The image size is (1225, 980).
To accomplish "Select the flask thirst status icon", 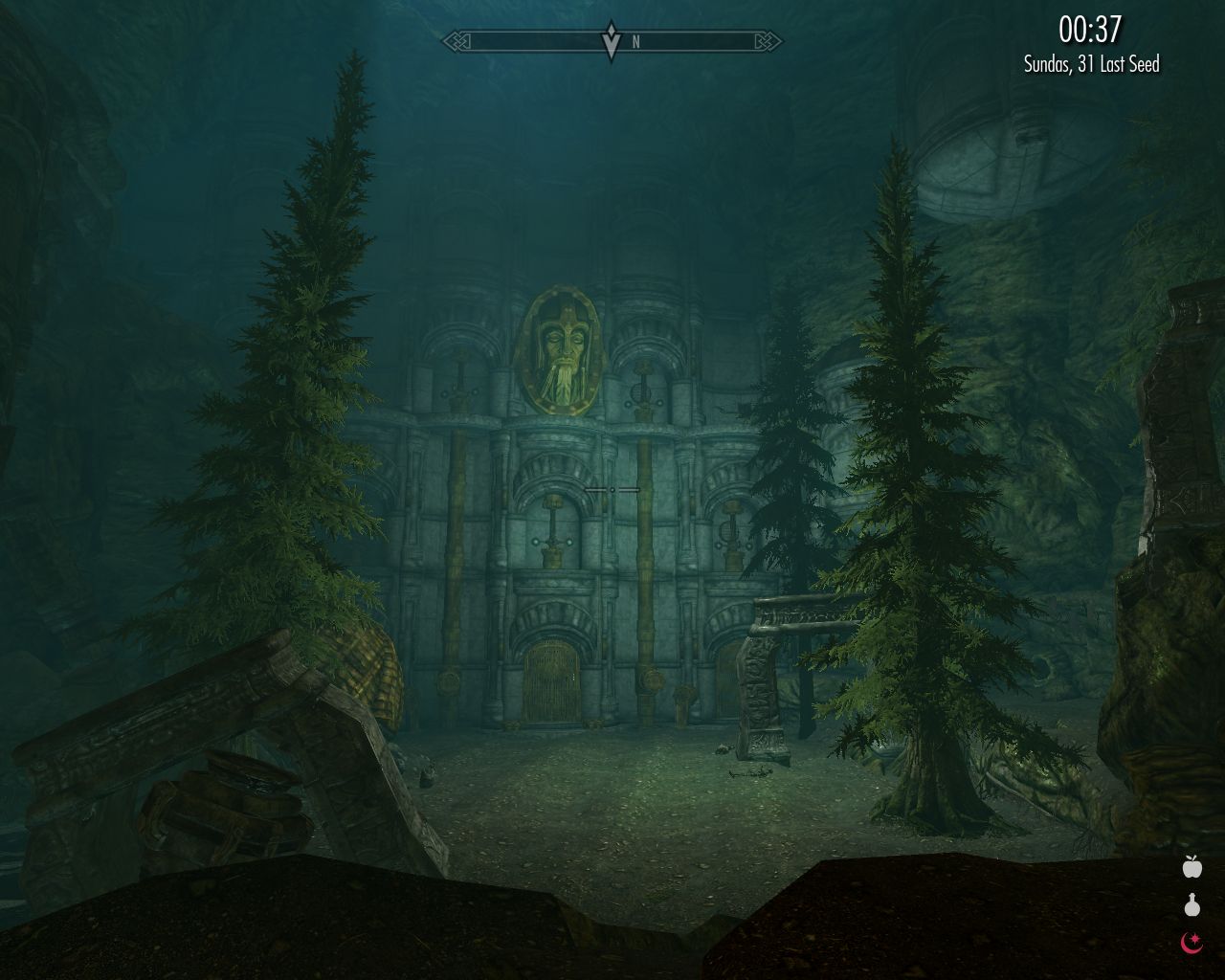I will click(1192, 904).
